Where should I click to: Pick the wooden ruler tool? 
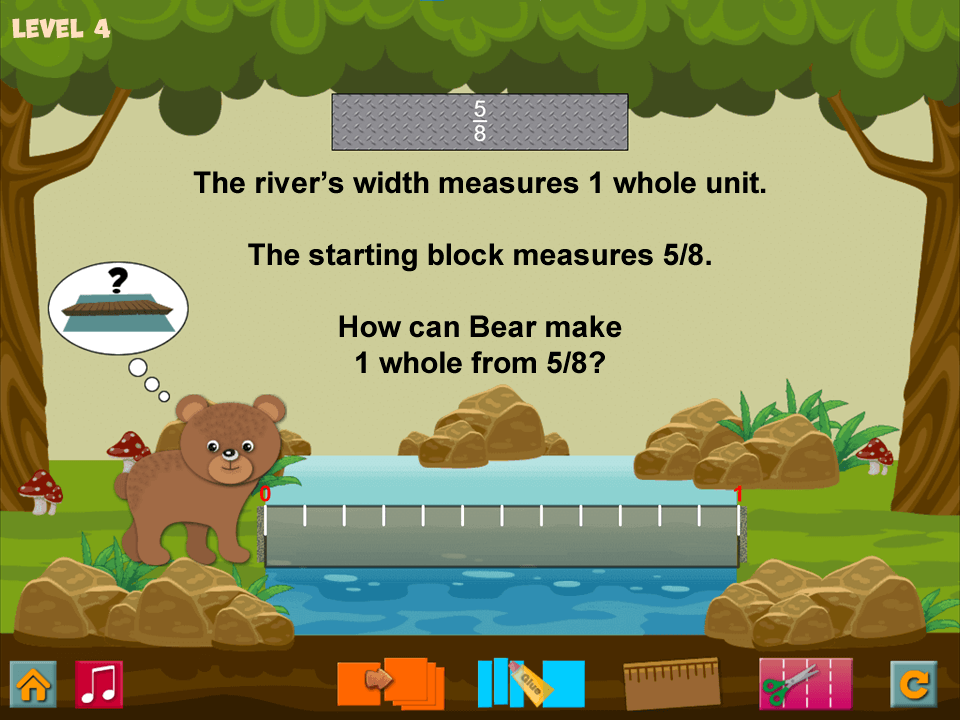671,684
